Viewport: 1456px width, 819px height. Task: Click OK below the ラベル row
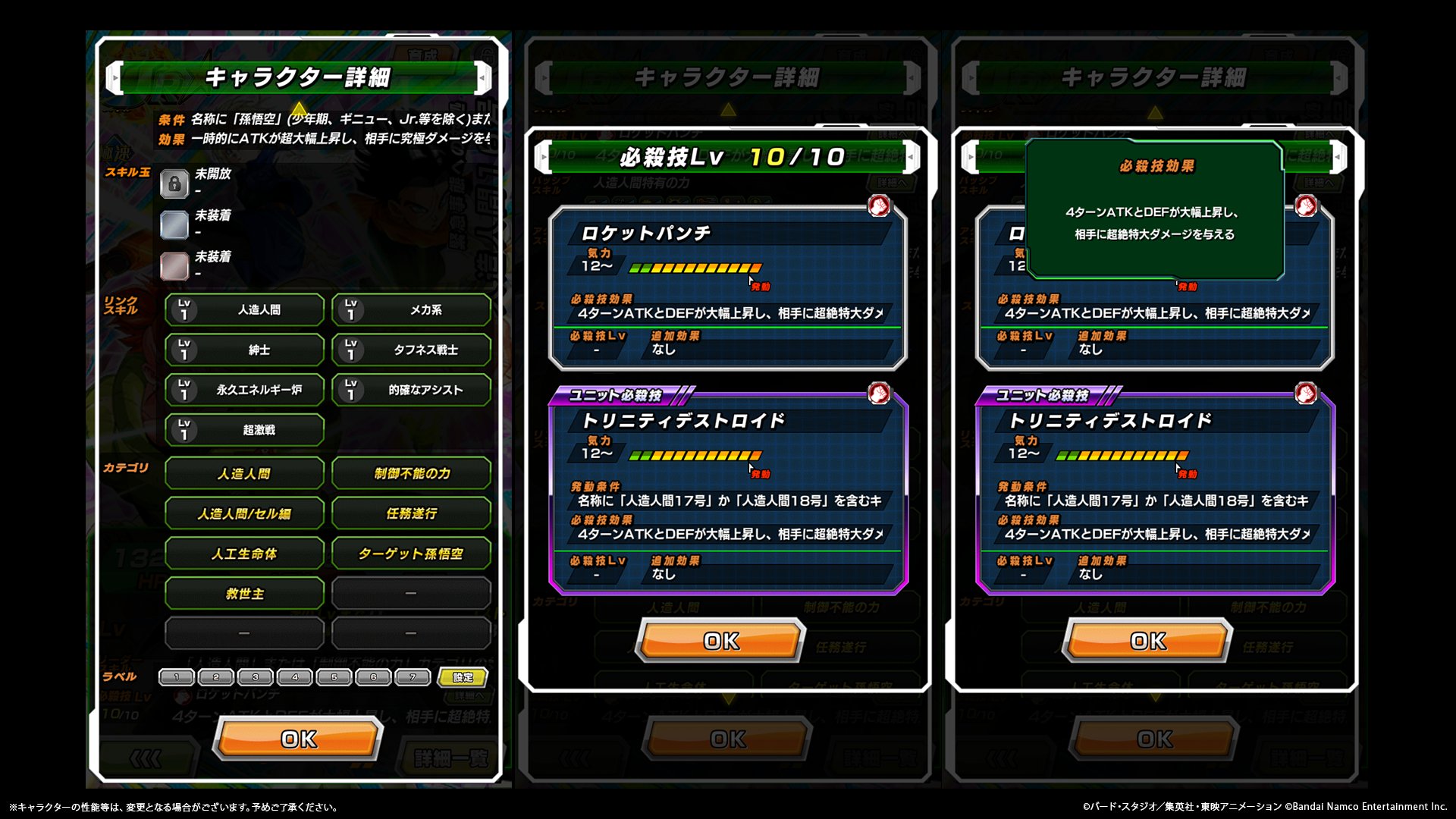[299, 739]
